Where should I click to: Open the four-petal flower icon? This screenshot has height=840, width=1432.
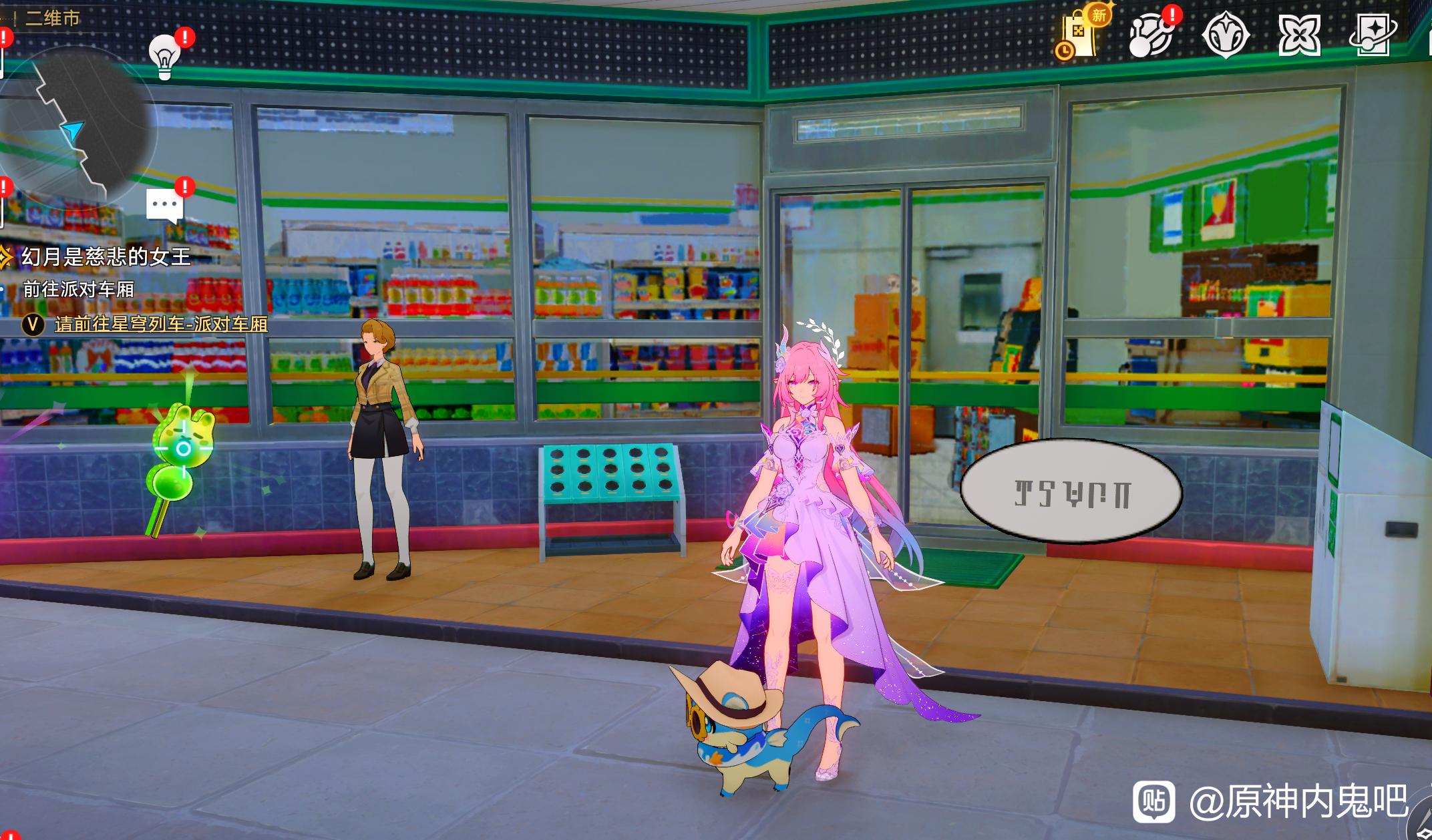pyautogui.click(x=1298, y=35)
